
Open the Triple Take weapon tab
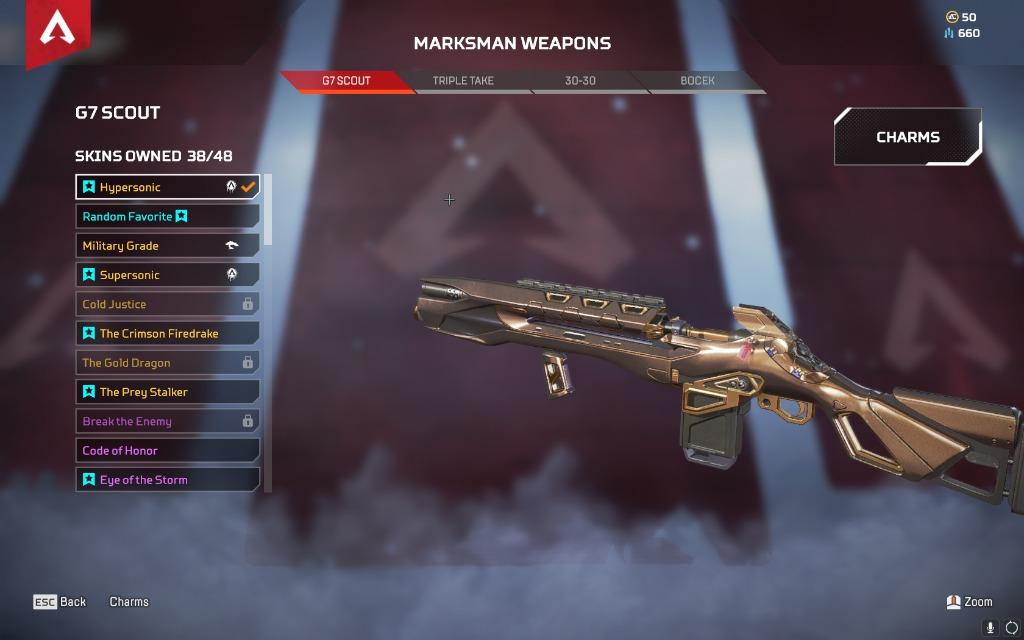(463, 81)
